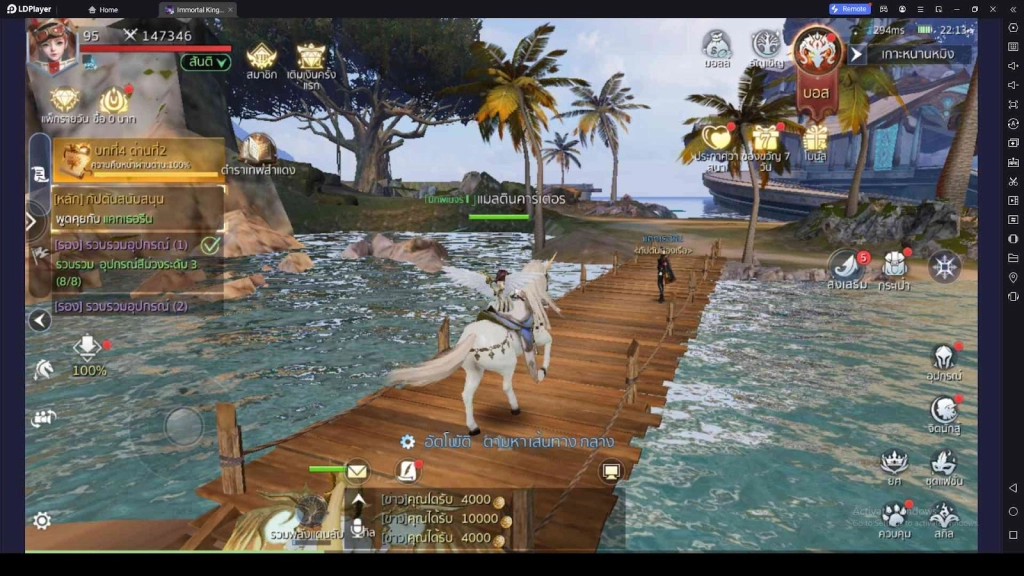Open the envelope mail icon
1024x576 pixels.
coord(357,470)
